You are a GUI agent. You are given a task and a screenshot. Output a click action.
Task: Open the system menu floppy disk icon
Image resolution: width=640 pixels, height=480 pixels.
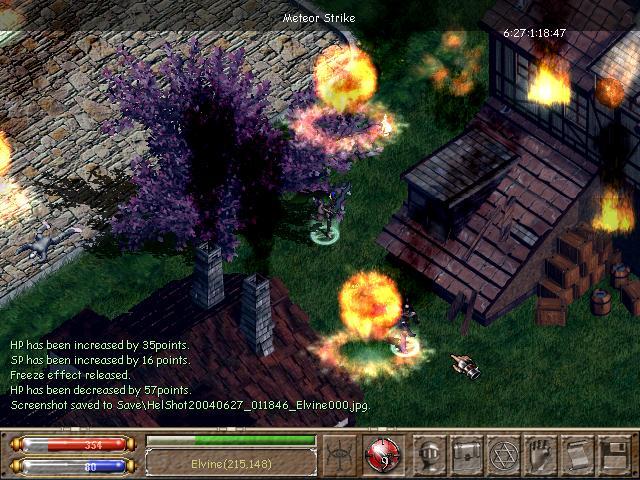pos(614,453)
